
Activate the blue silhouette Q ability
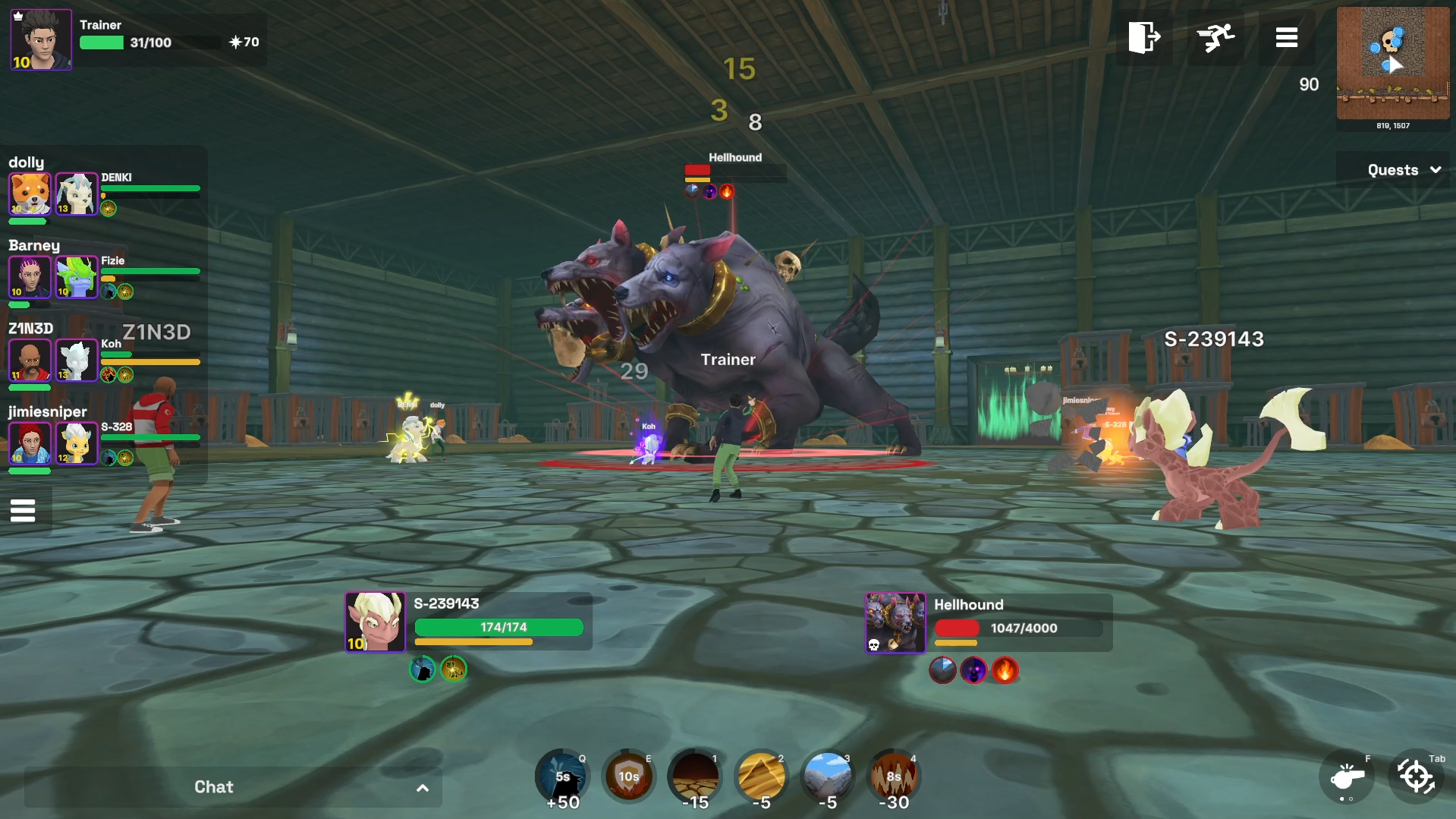click(562, 776)
